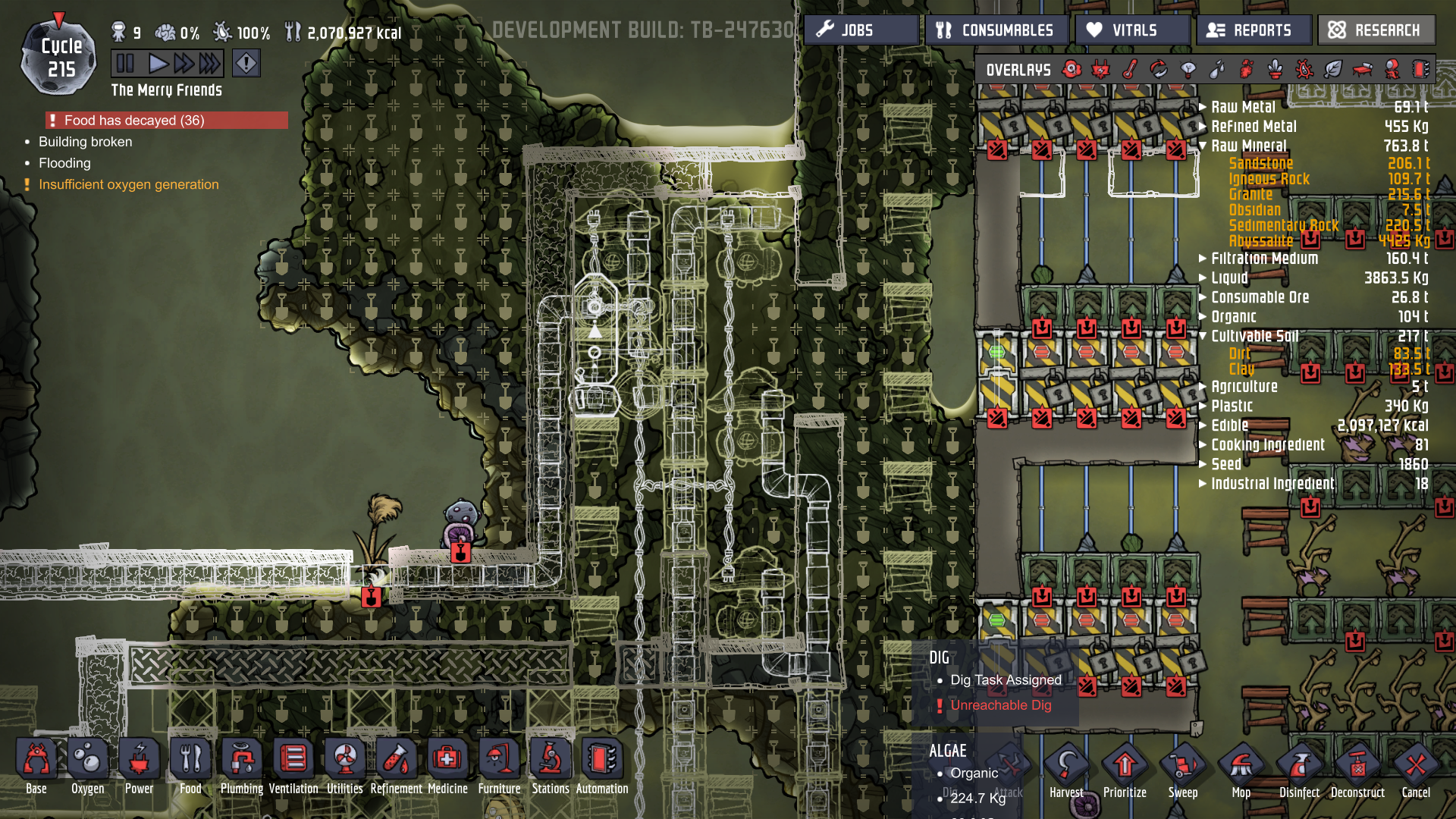Open the Jobs management screen
This screenshot has width=1456, height=819.
[x=861, y=30]
